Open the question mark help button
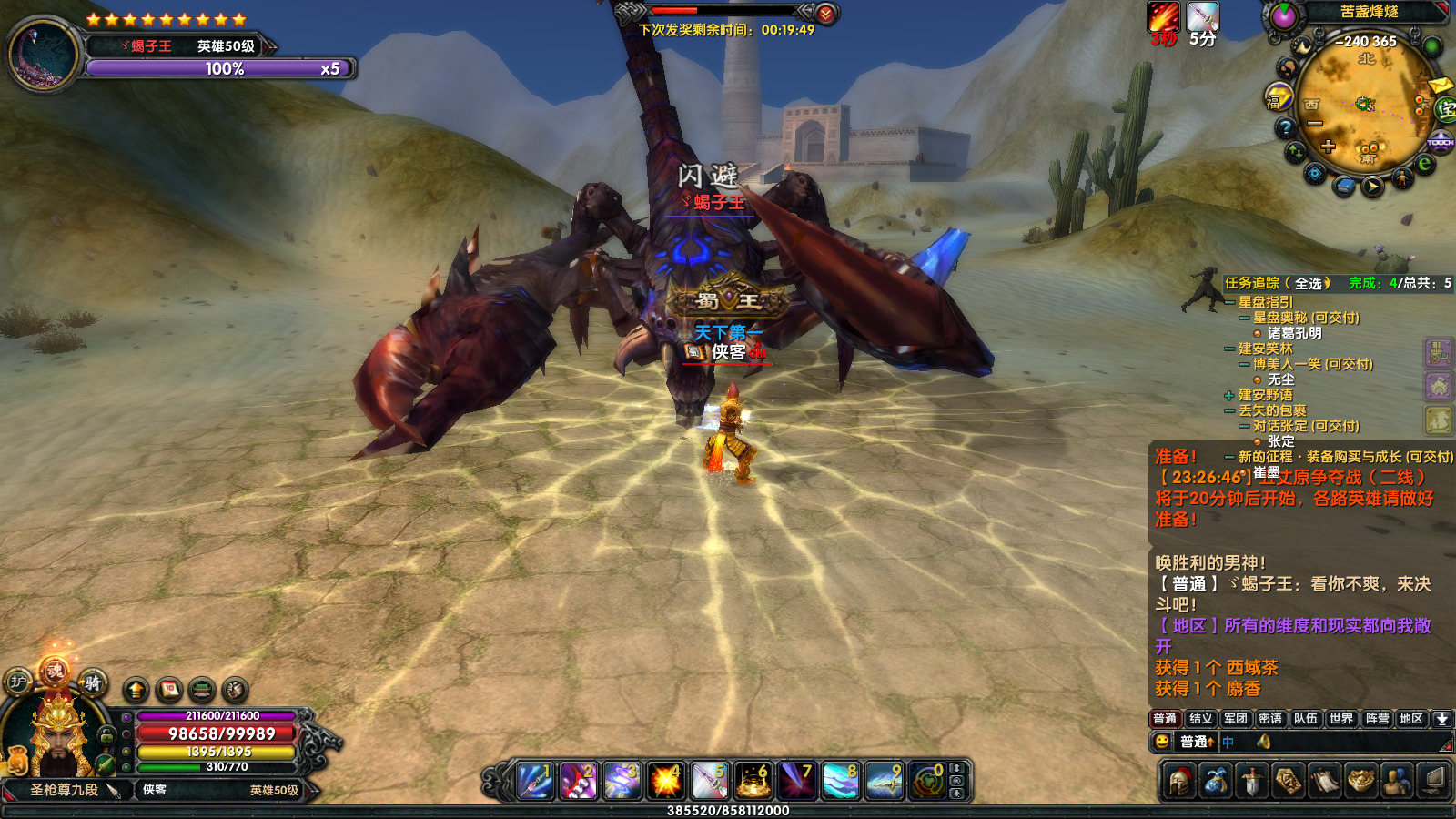 click(1285, 128)
